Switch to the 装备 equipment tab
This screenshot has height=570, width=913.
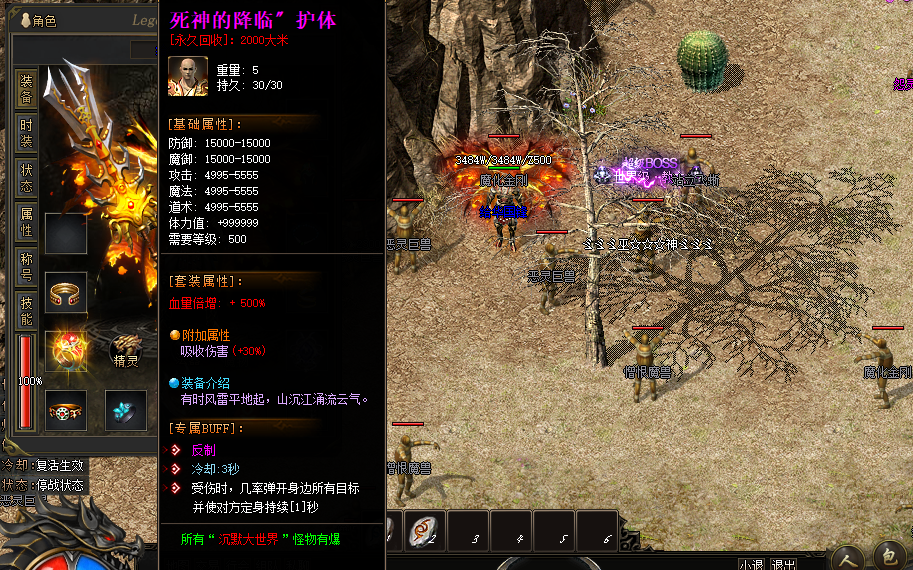[26, 89]
